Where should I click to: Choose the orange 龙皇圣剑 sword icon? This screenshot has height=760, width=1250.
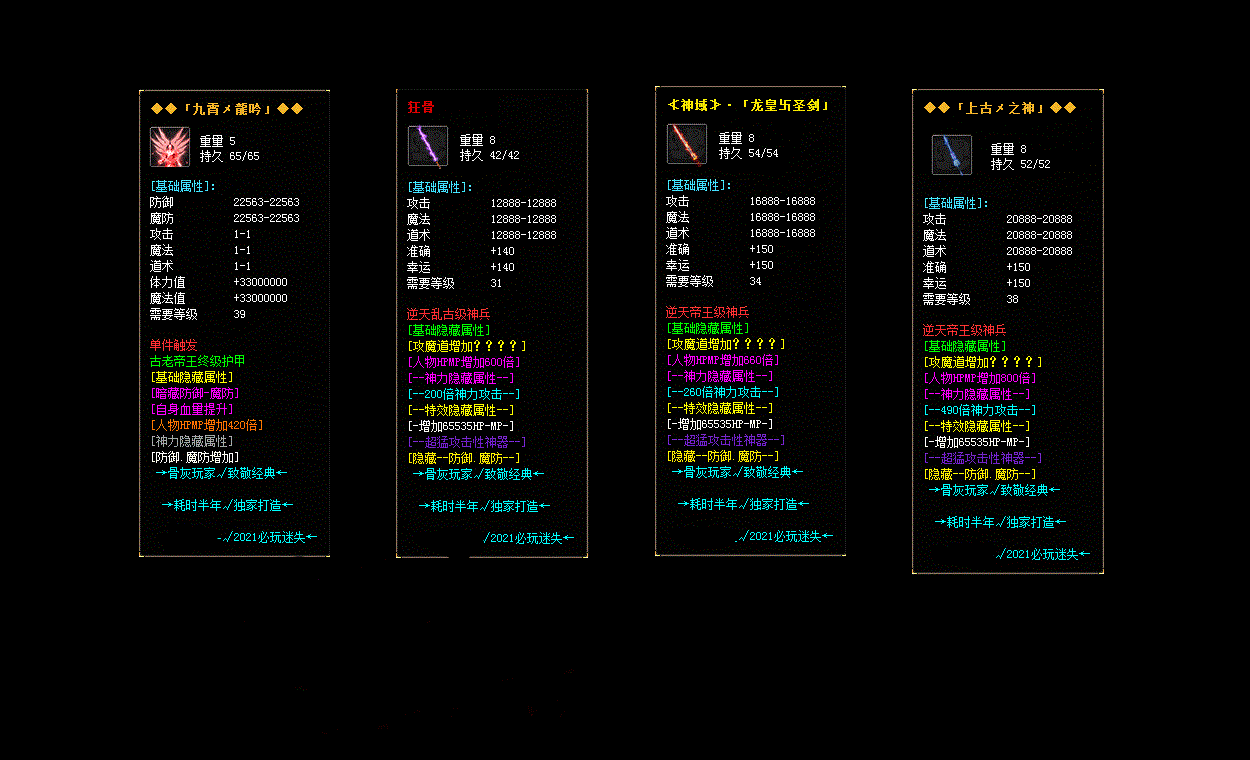pos(687,144)
